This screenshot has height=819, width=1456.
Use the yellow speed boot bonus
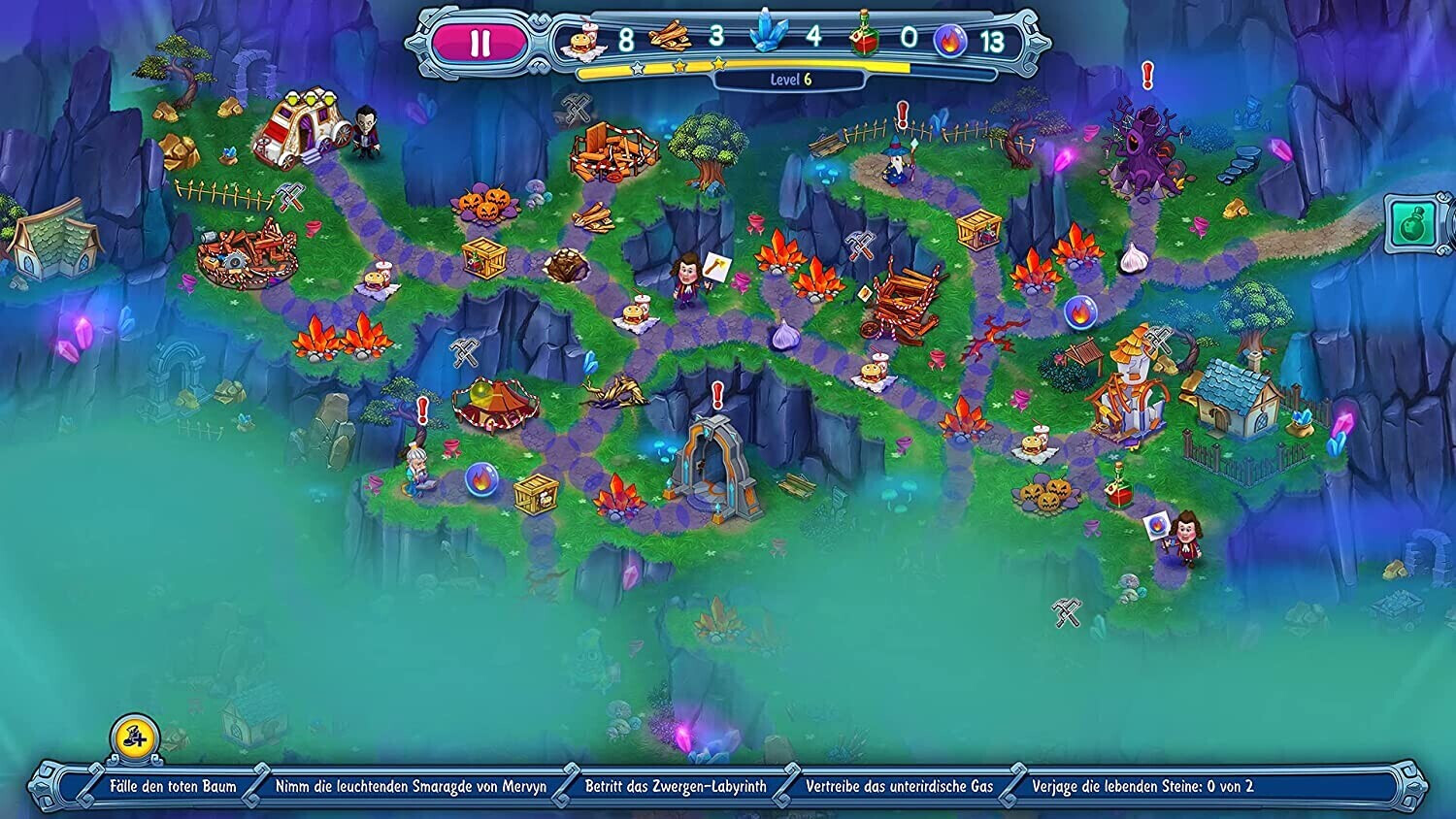click(135, 737)
